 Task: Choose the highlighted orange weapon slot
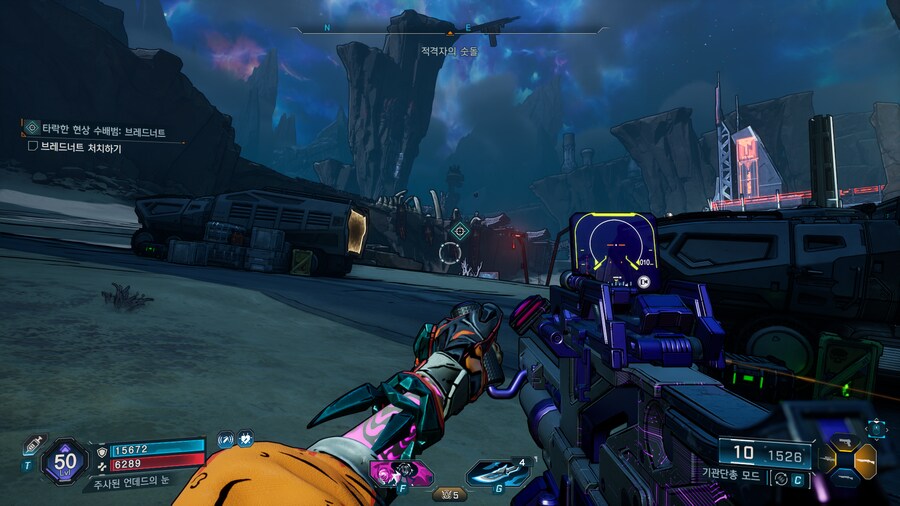coord(866,460)
